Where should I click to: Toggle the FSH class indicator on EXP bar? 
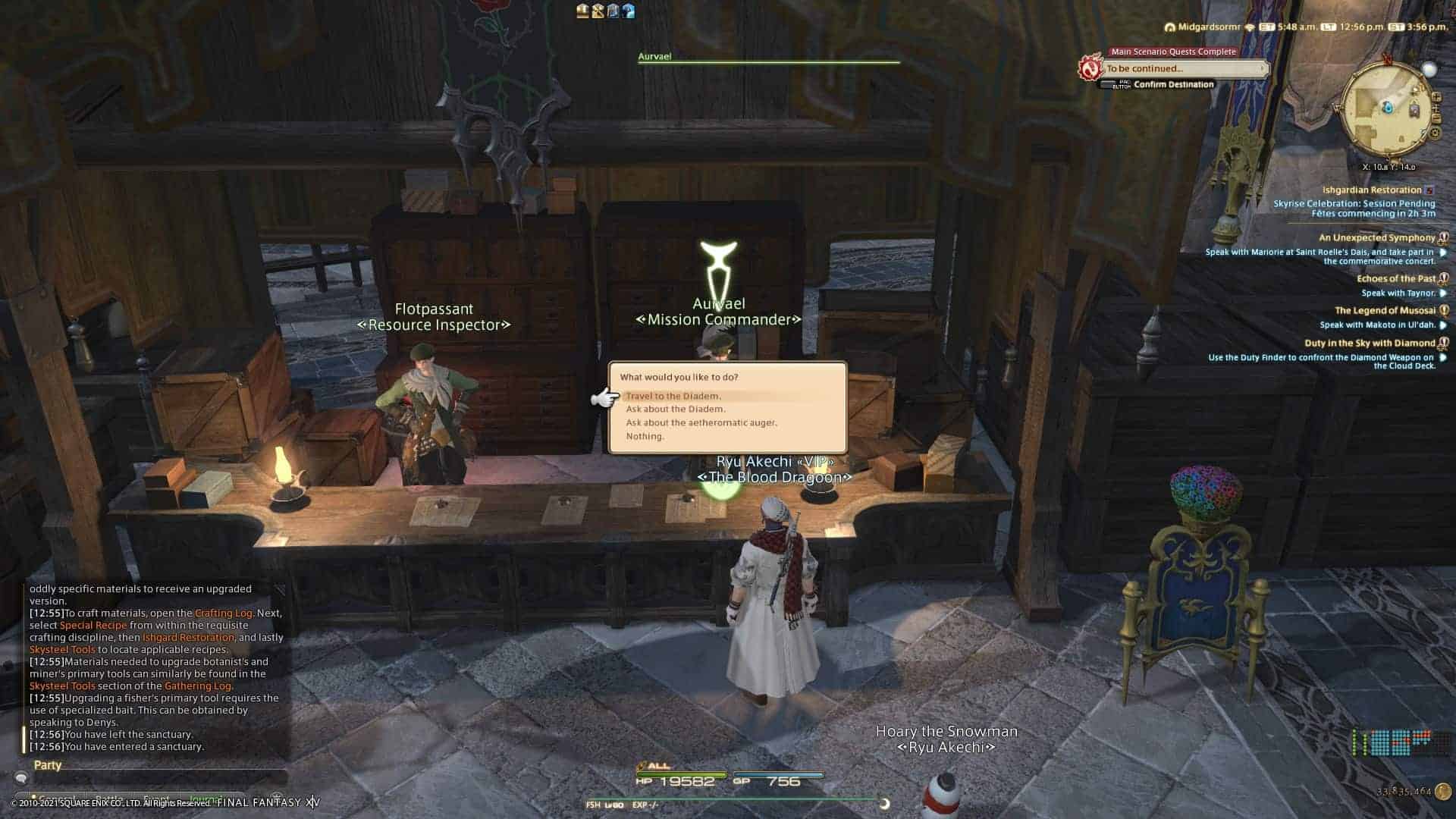594,804
